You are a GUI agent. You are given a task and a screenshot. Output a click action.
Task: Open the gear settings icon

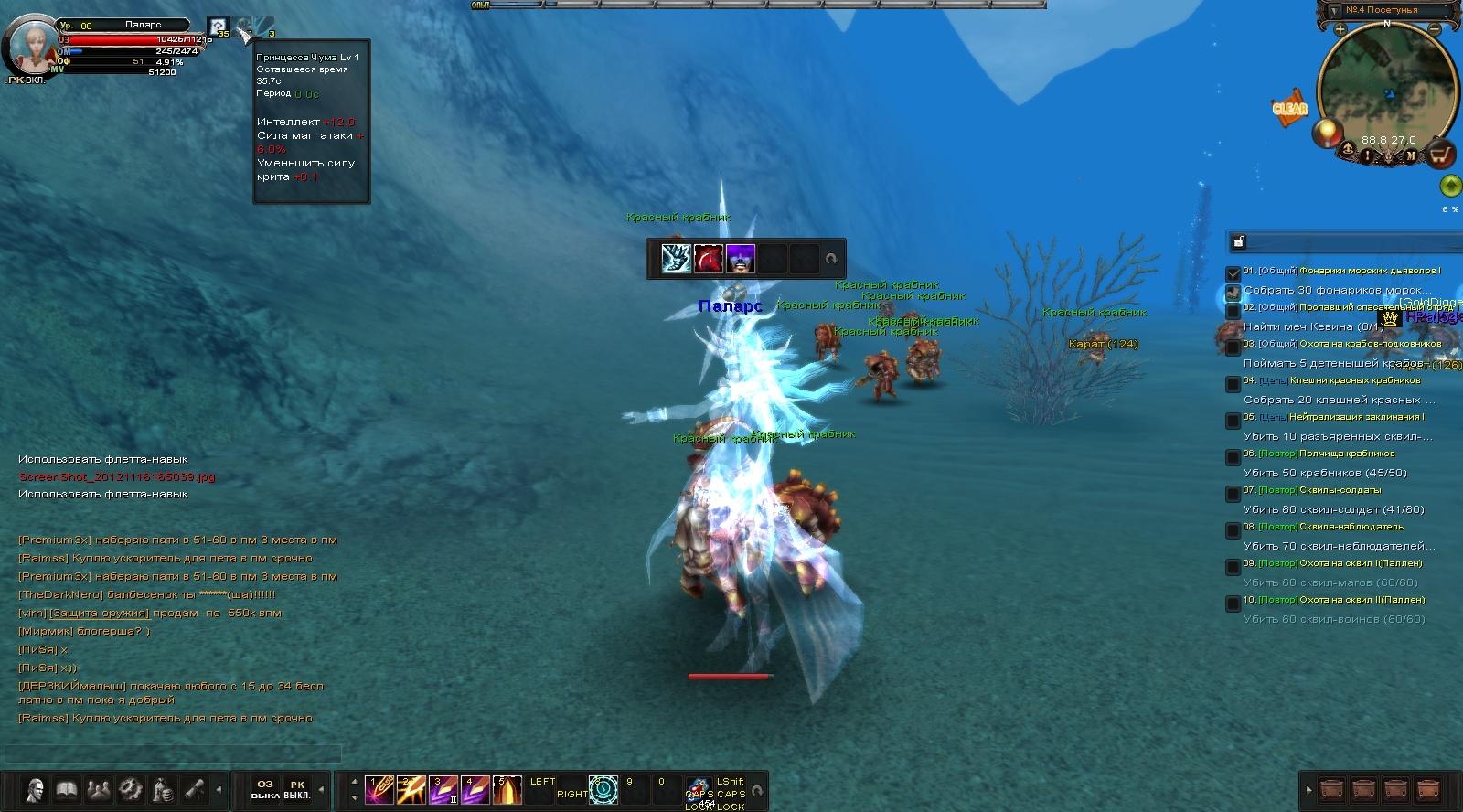pyautogui.click(x=131, y=789)
